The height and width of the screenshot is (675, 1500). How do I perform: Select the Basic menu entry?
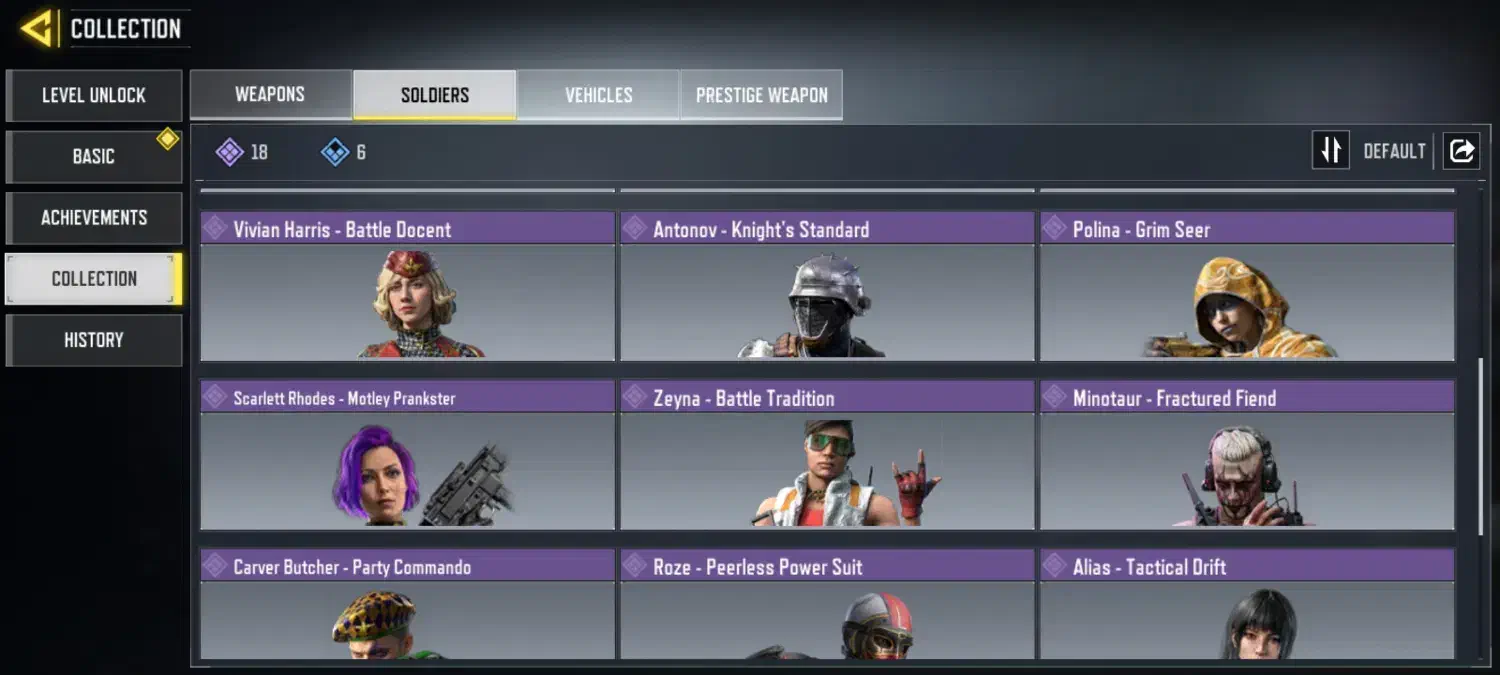pos(94,157)
